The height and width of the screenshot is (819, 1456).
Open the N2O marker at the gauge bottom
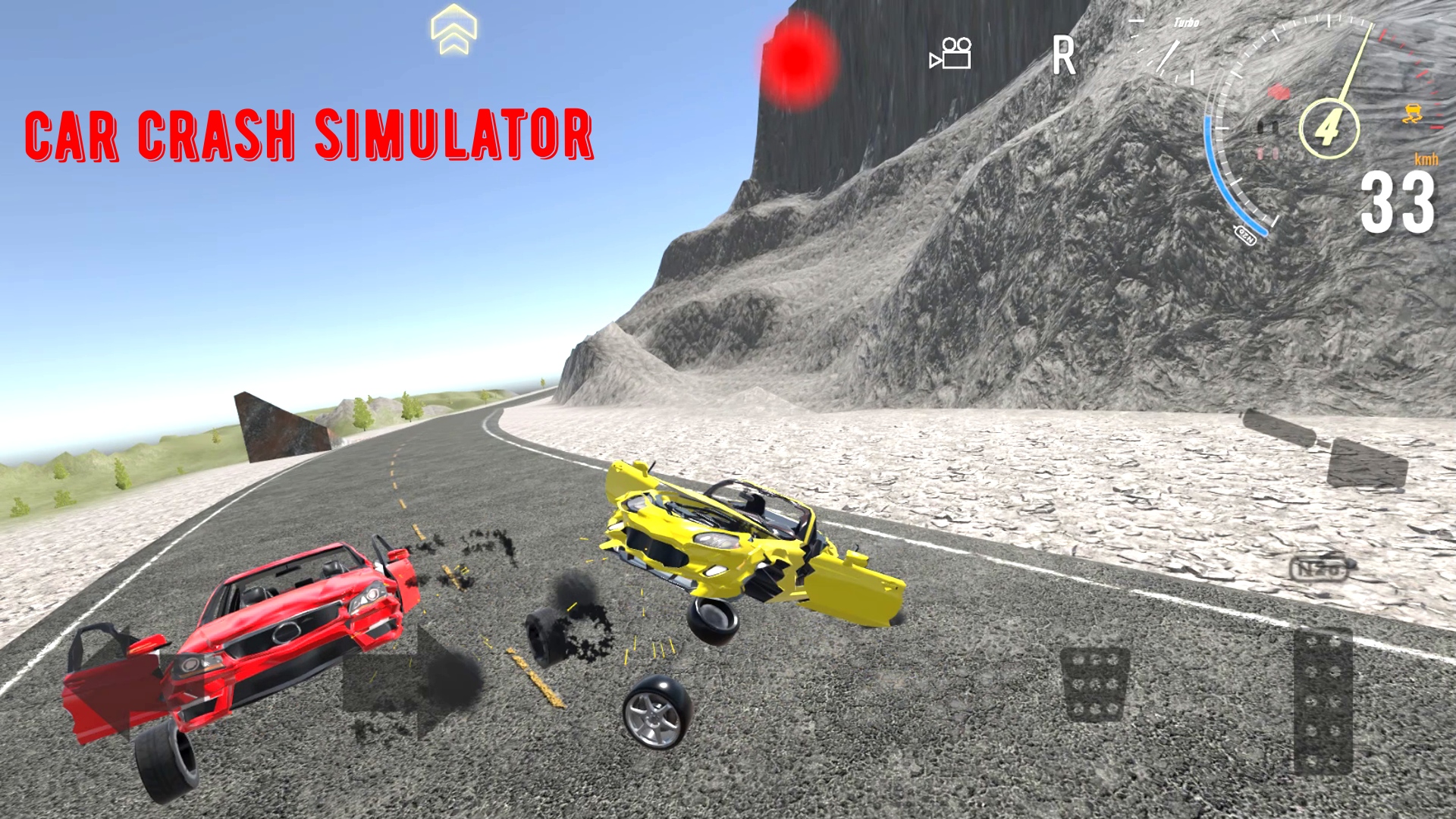click(1247, 234)
